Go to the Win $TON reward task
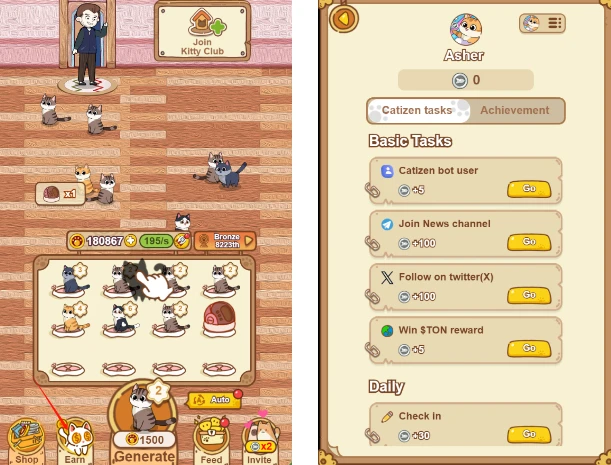611x465 pixels. [x=529, y=349]
